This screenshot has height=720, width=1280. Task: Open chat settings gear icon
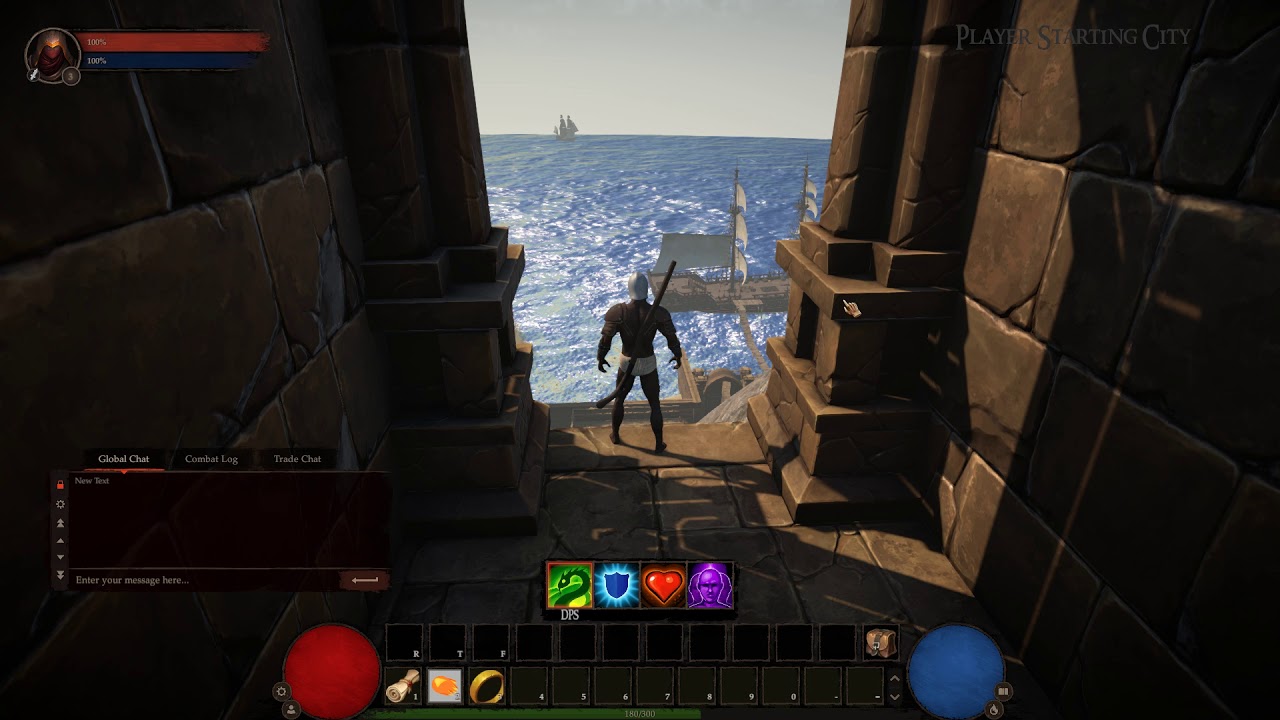(x=60, y=504)
